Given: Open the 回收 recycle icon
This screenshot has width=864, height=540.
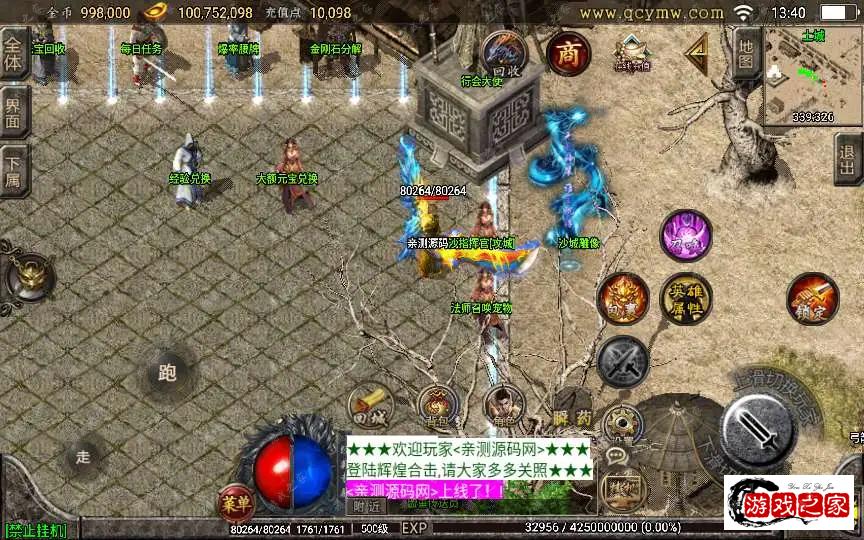Looking at the screenshot, I should point(503,52).
